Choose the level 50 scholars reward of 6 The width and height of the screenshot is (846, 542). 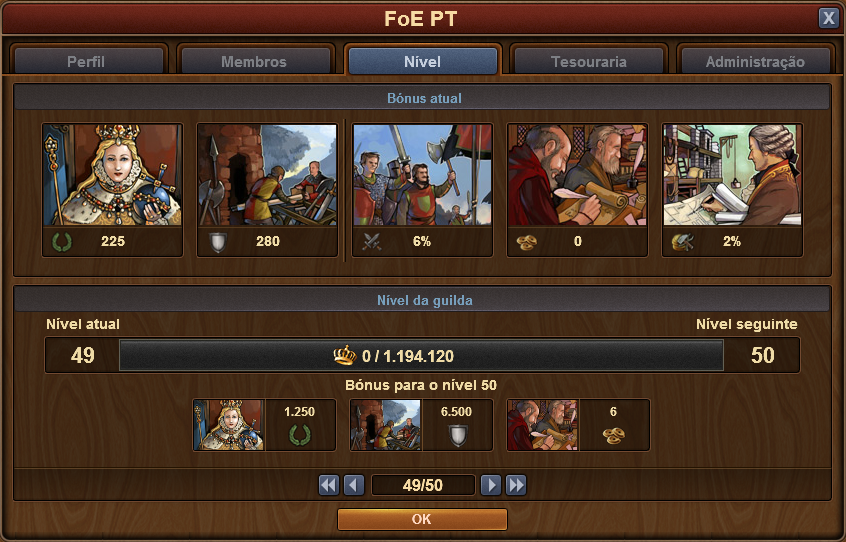coord(542,425)
